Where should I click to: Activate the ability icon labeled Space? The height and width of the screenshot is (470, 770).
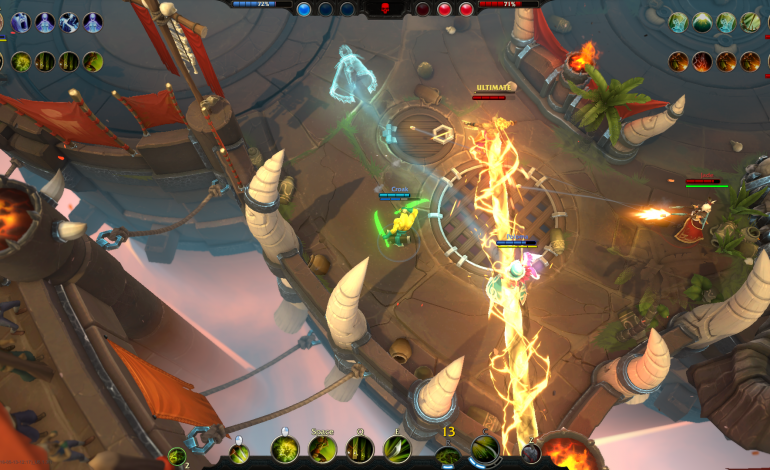(321, 450)
